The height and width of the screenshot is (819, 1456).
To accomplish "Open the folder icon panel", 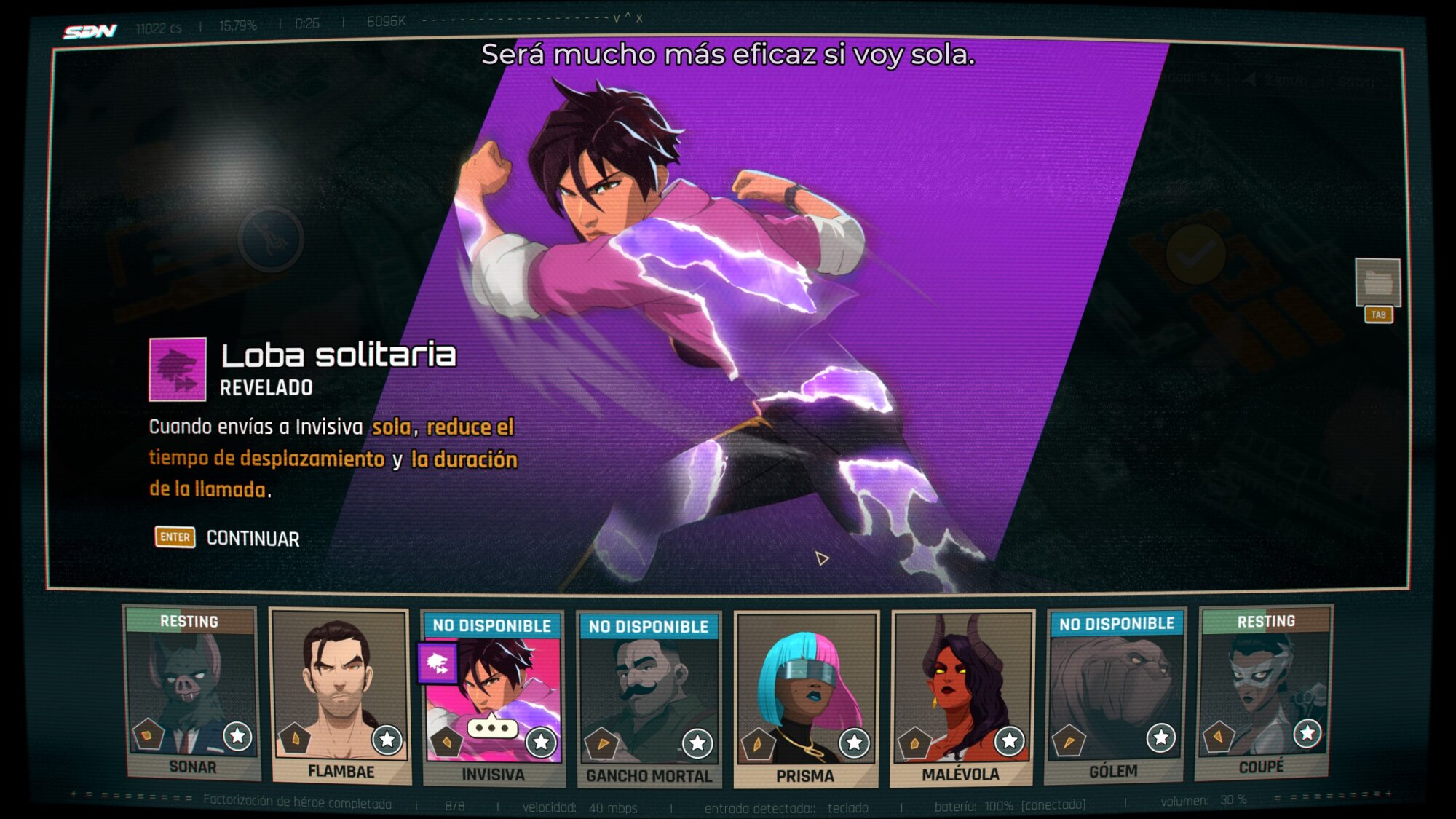I will [x=1377, y=282].
